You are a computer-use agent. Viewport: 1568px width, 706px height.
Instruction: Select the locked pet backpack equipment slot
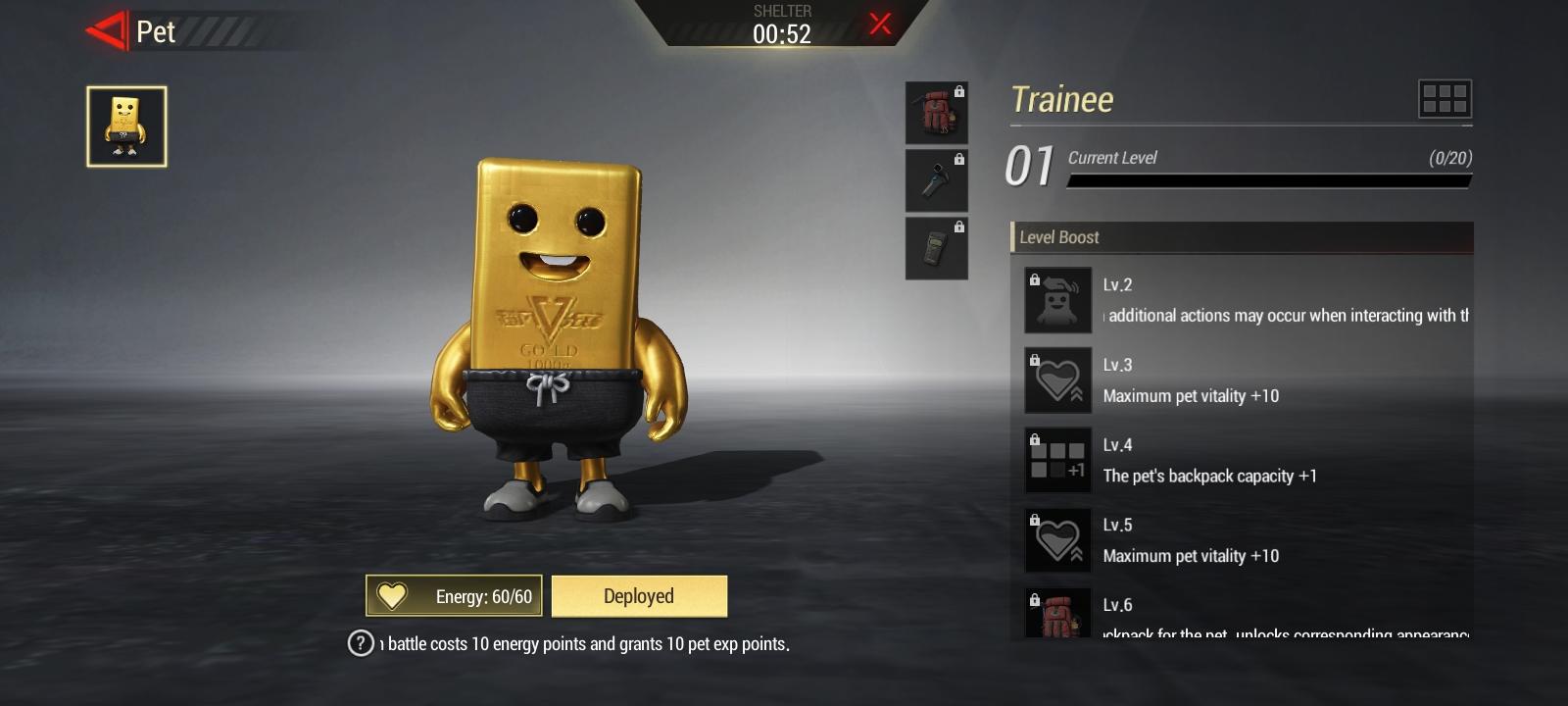point(936,111)
